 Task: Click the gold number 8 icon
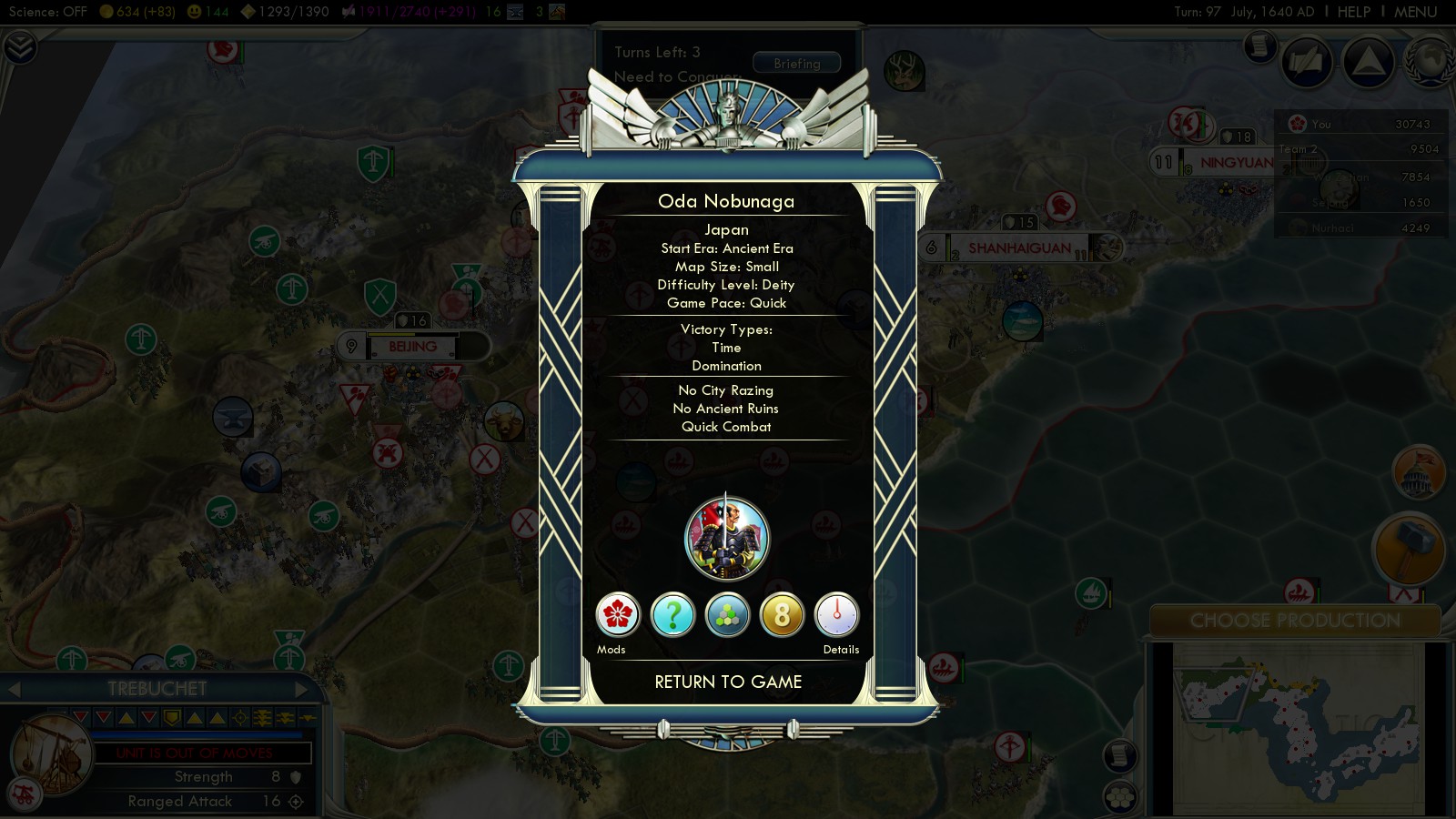(x=782, y=615)
